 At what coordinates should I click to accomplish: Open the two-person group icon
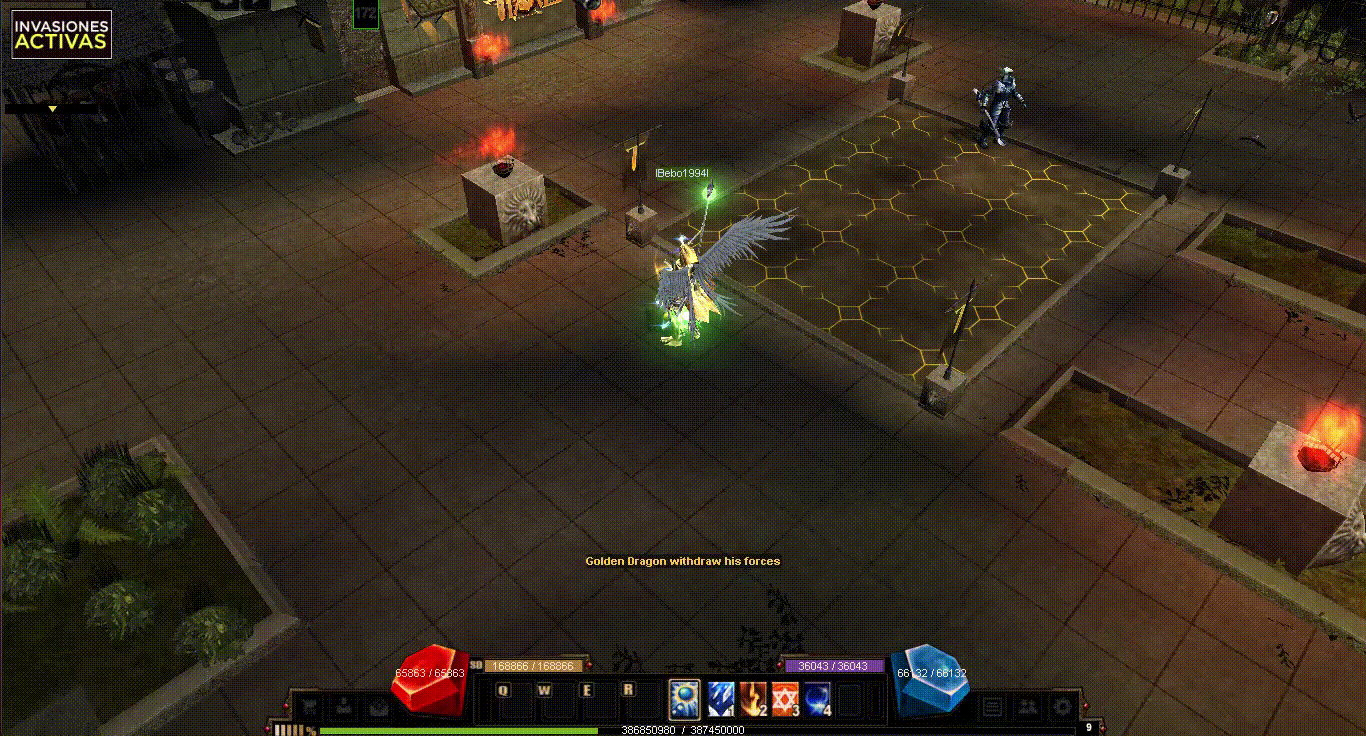(1027, 707)
